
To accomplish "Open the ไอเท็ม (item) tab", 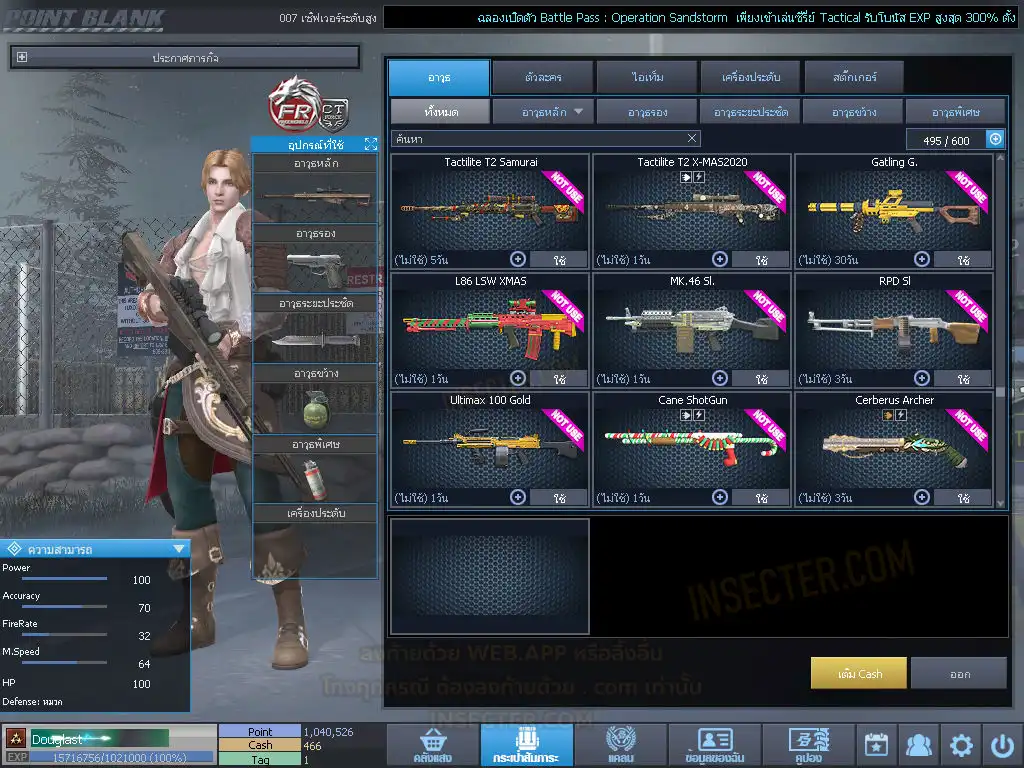I will [x=646, y=77].
